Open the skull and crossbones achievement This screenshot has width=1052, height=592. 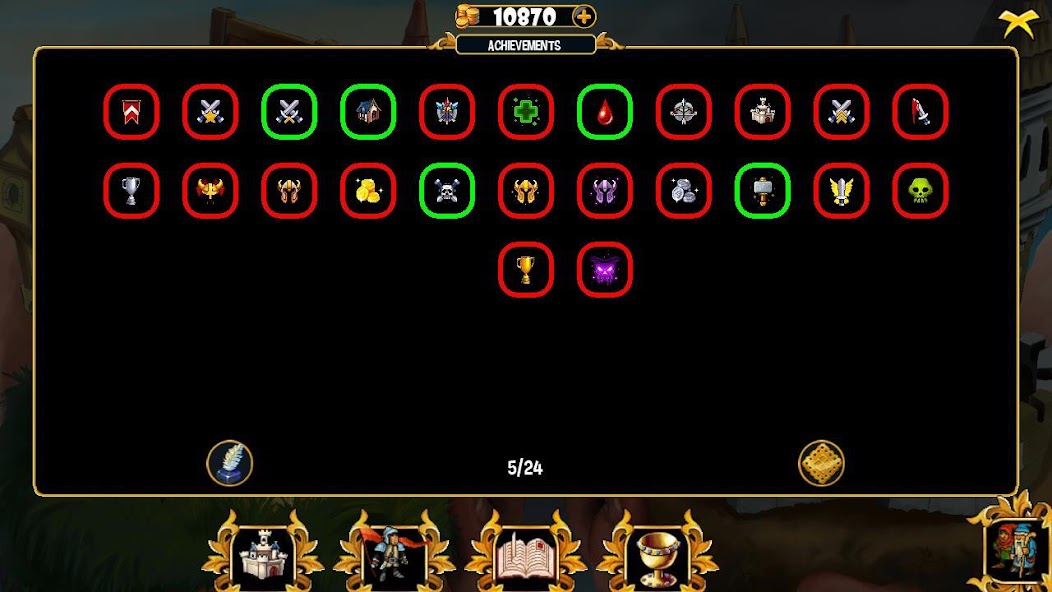click(x=447, y=191)
